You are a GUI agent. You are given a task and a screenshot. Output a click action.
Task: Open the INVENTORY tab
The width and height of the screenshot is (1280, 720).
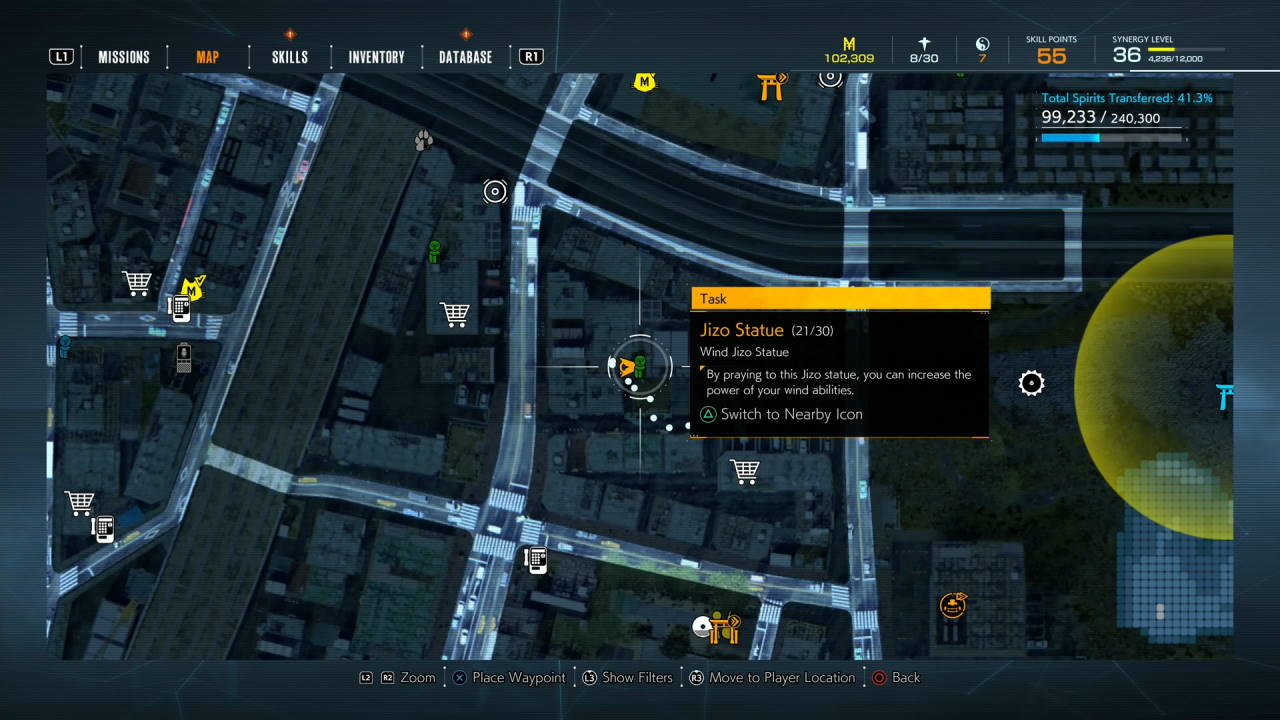(x=375, y=57)
